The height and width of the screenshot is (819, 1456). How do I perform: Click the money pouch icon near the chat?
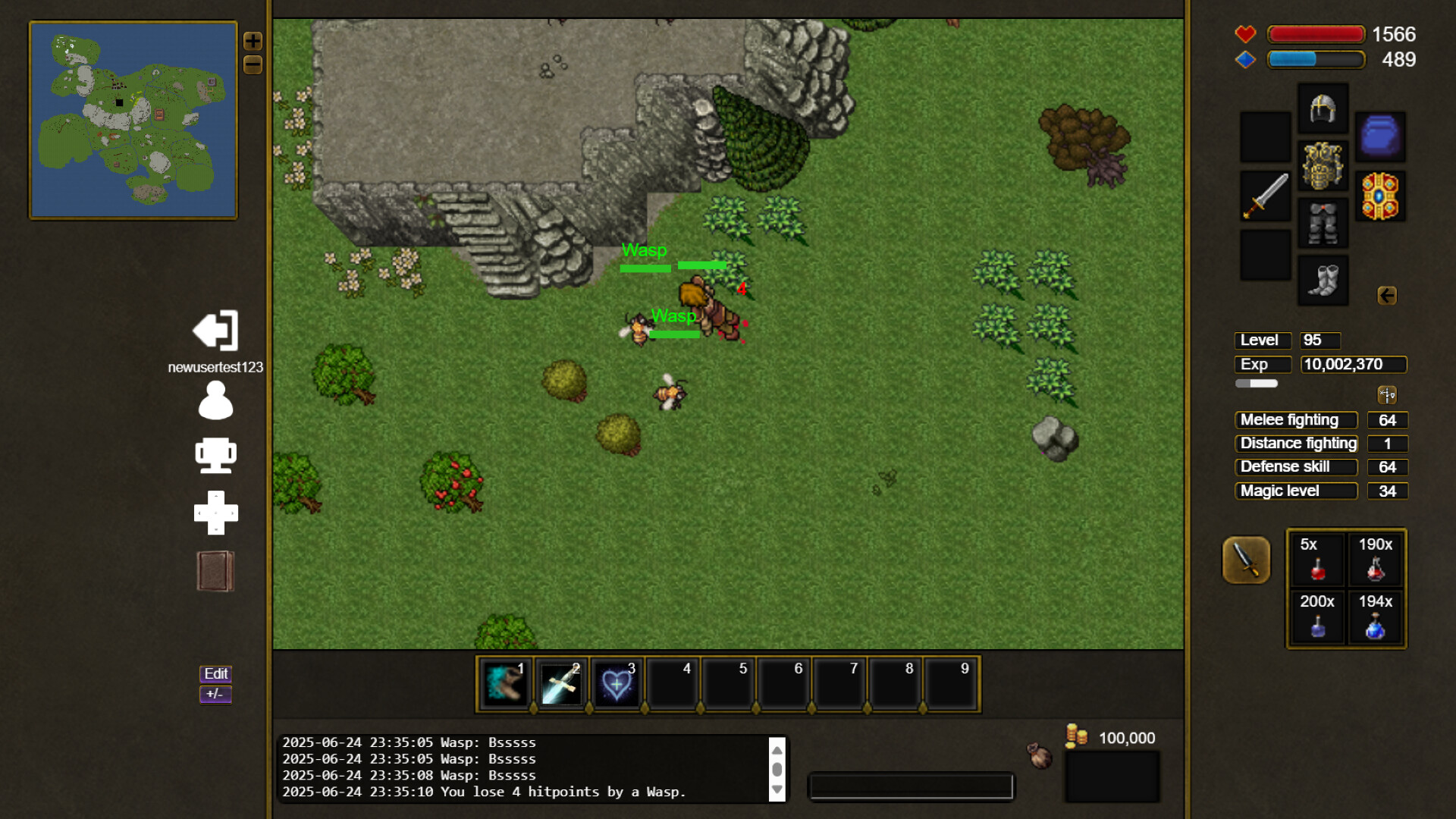(1039, 755)
